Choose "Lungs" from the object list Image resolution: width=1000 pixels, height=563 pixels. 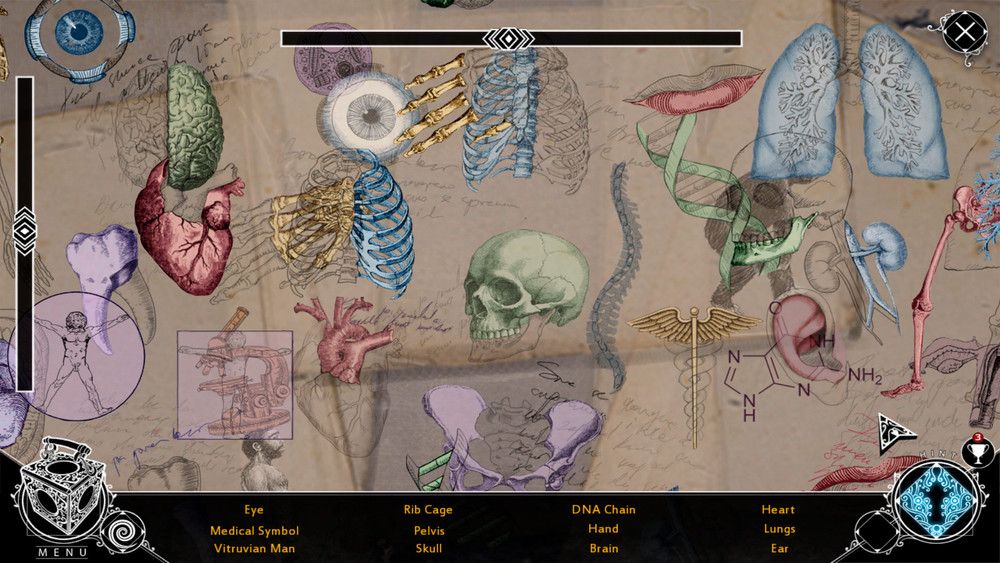778,530
